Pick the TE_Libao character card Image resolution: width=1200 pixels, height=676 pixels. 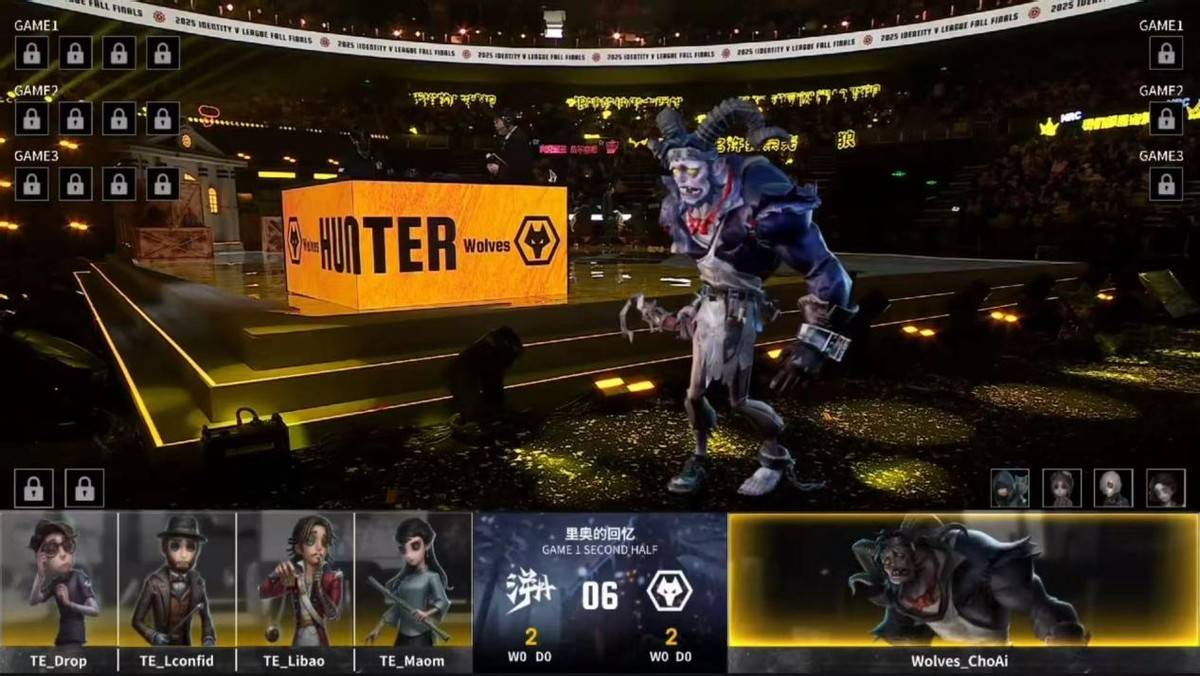click(296, 580)
